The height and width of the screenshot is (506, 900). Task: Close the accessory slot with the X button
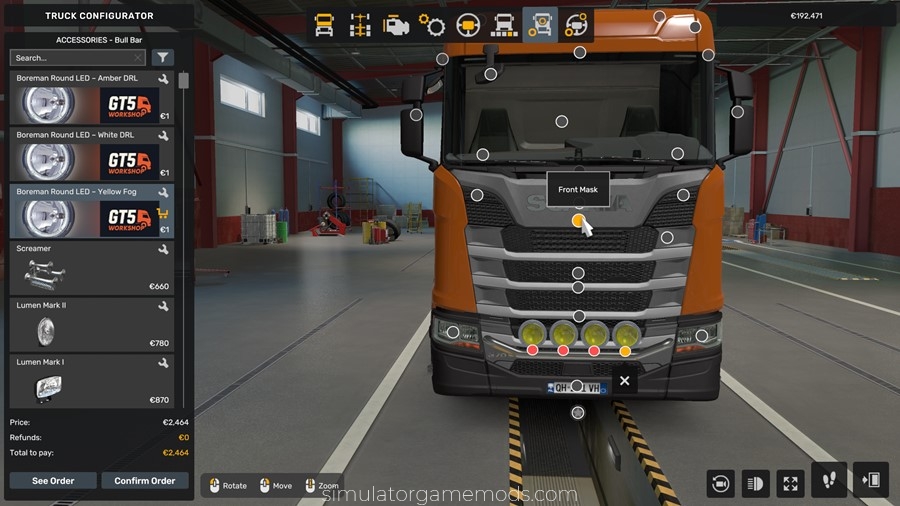tap(625, 381)
